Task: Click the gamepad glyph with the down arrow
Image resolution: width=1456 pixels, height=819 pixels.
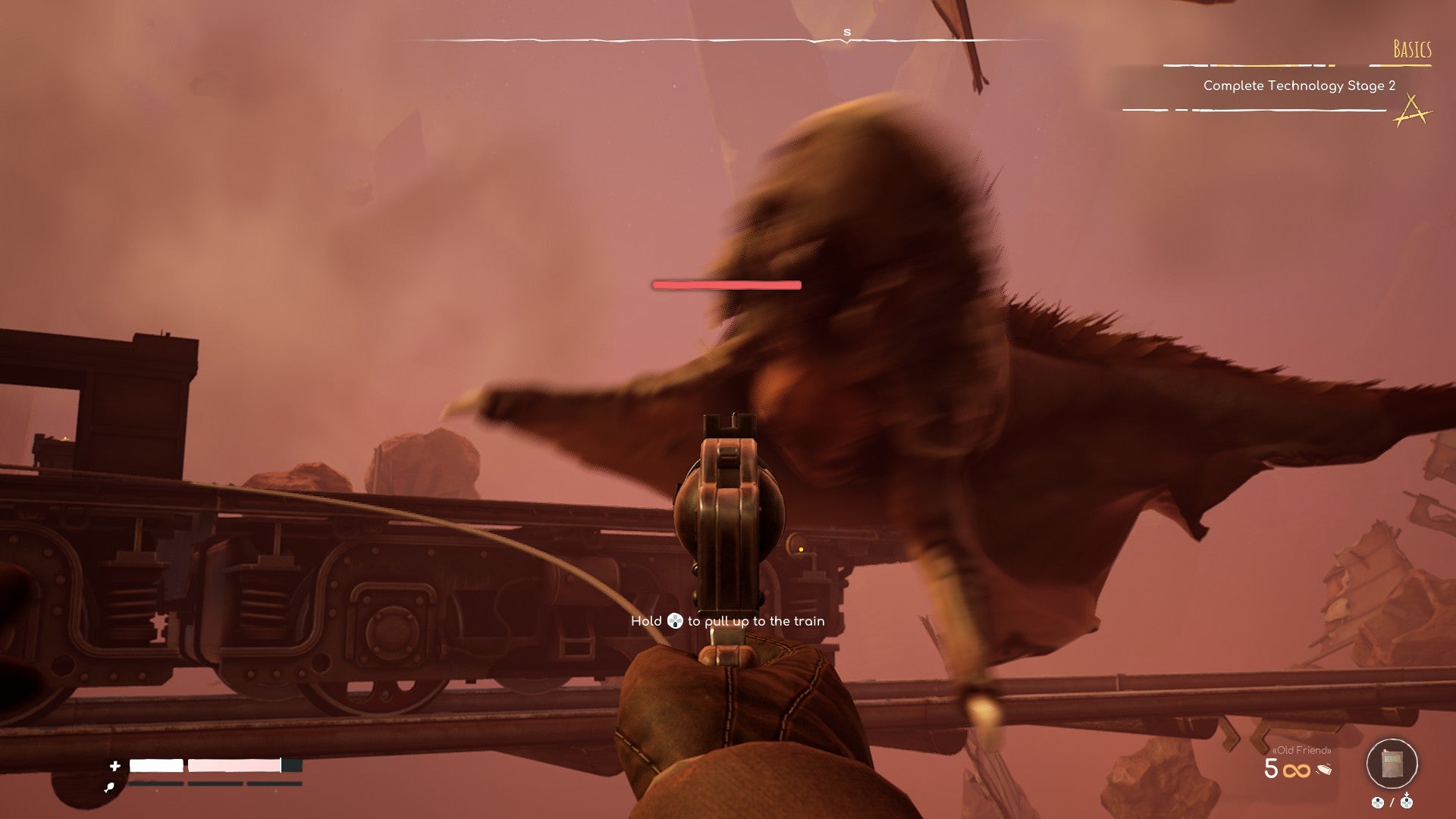Action: point(1407,801)
